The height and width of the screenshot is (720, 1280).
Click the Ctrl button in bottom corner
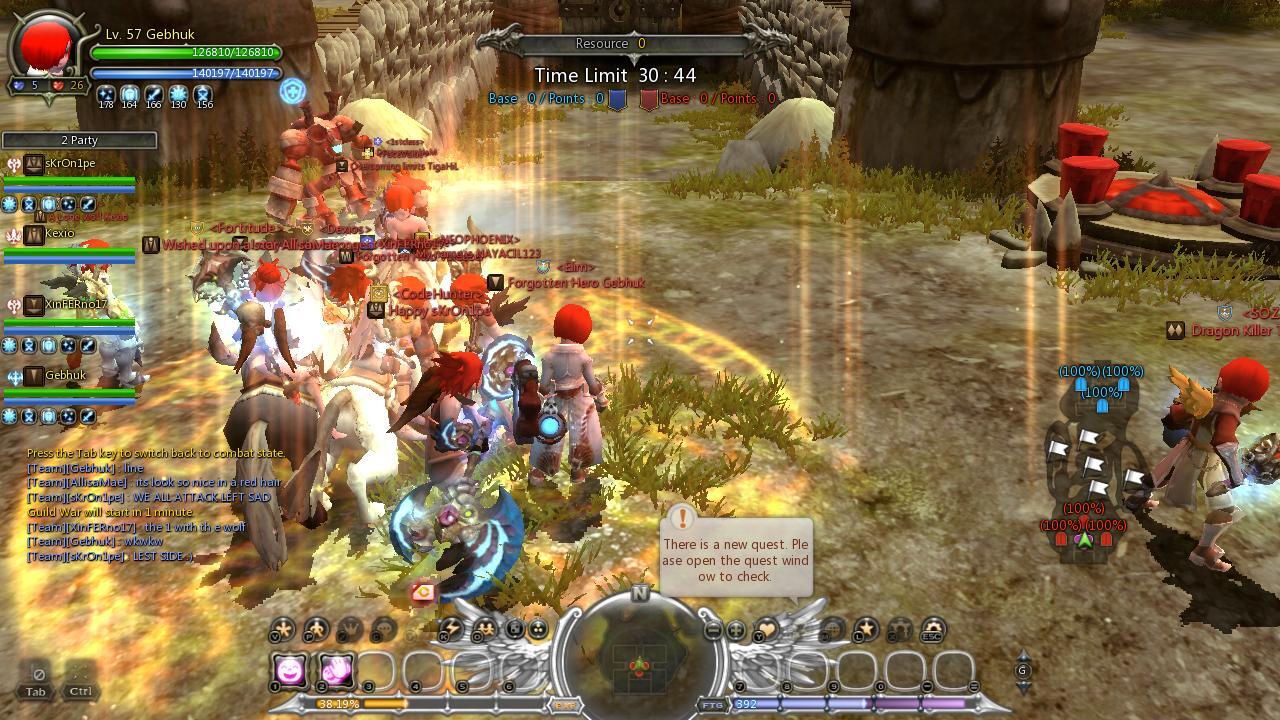coord(80,680)
